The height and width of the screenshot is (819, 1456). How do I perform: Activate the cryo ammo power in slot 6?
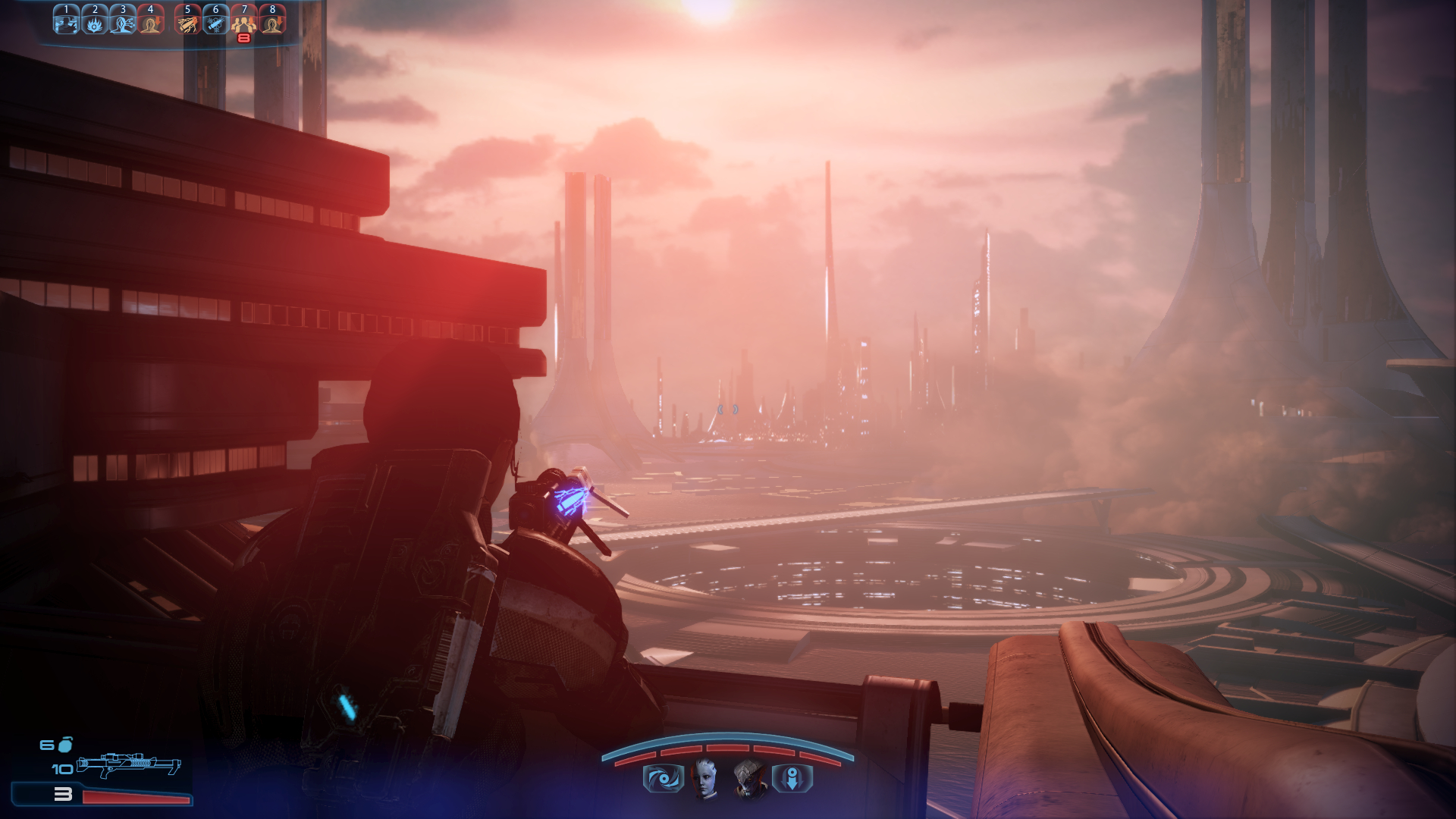click(215, 20)
